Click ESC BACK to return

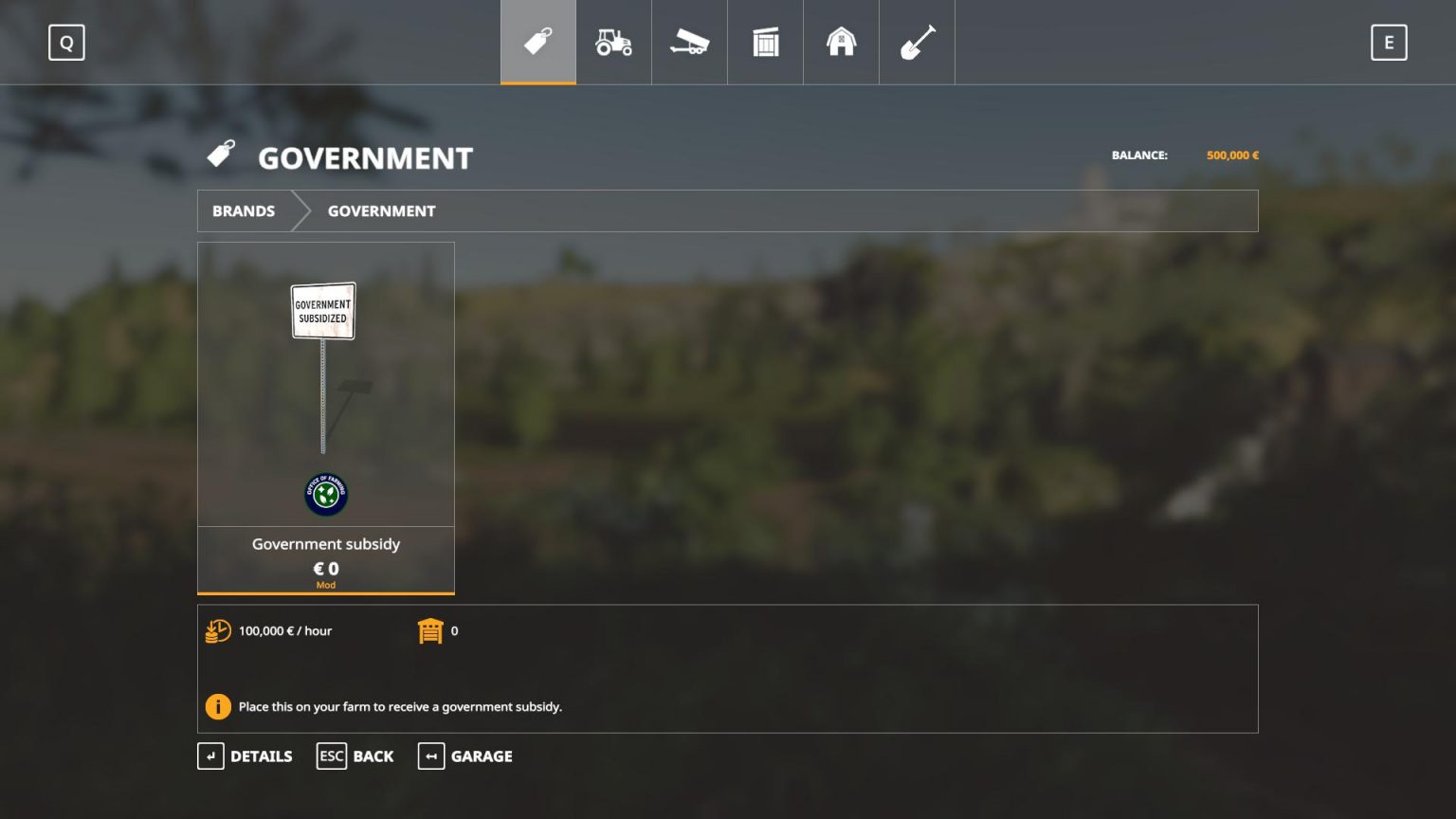click(355, 755)
